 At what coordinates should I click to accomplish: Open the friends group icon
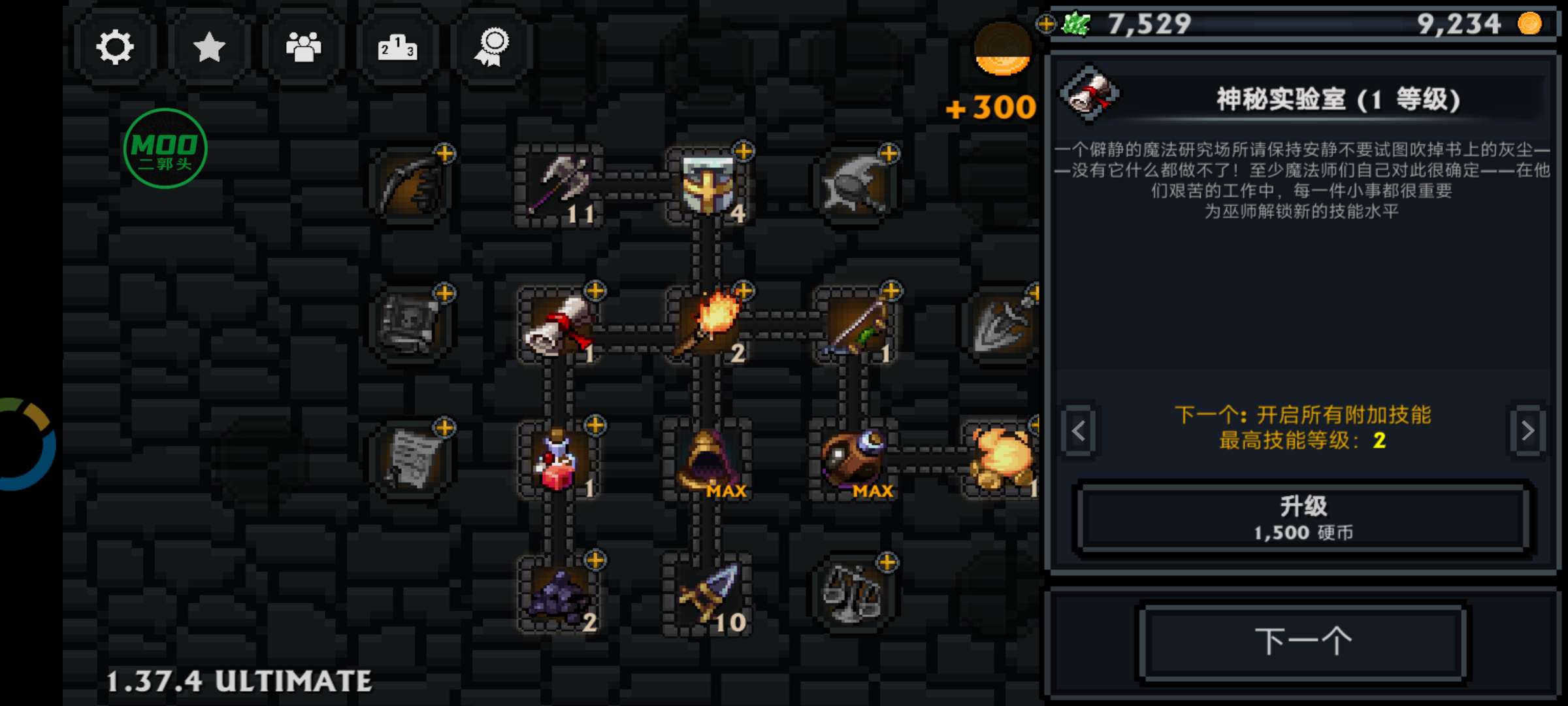[x=303, y=47]
